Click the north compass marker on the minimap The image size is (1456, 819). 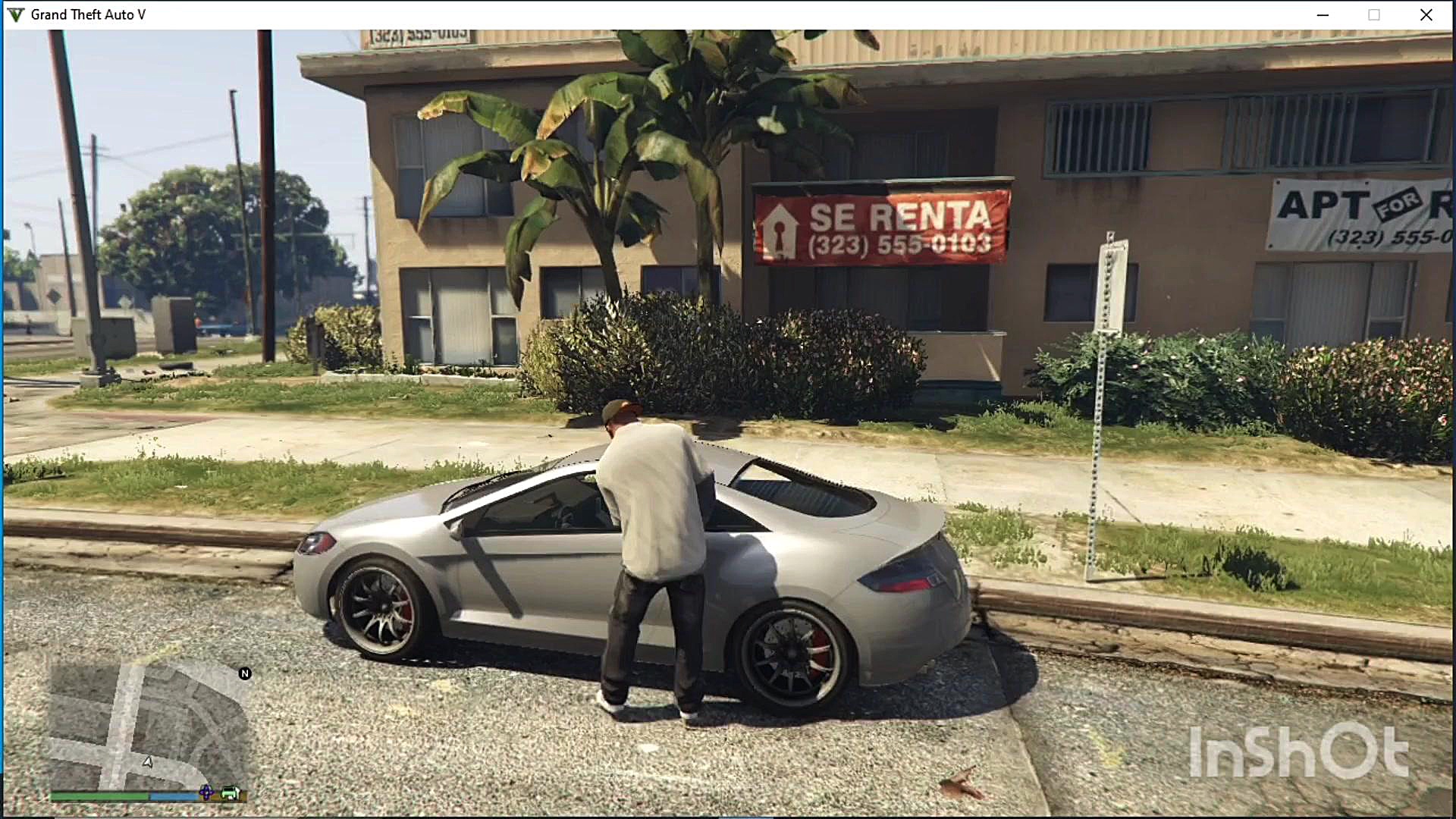(x=244, y=673)
